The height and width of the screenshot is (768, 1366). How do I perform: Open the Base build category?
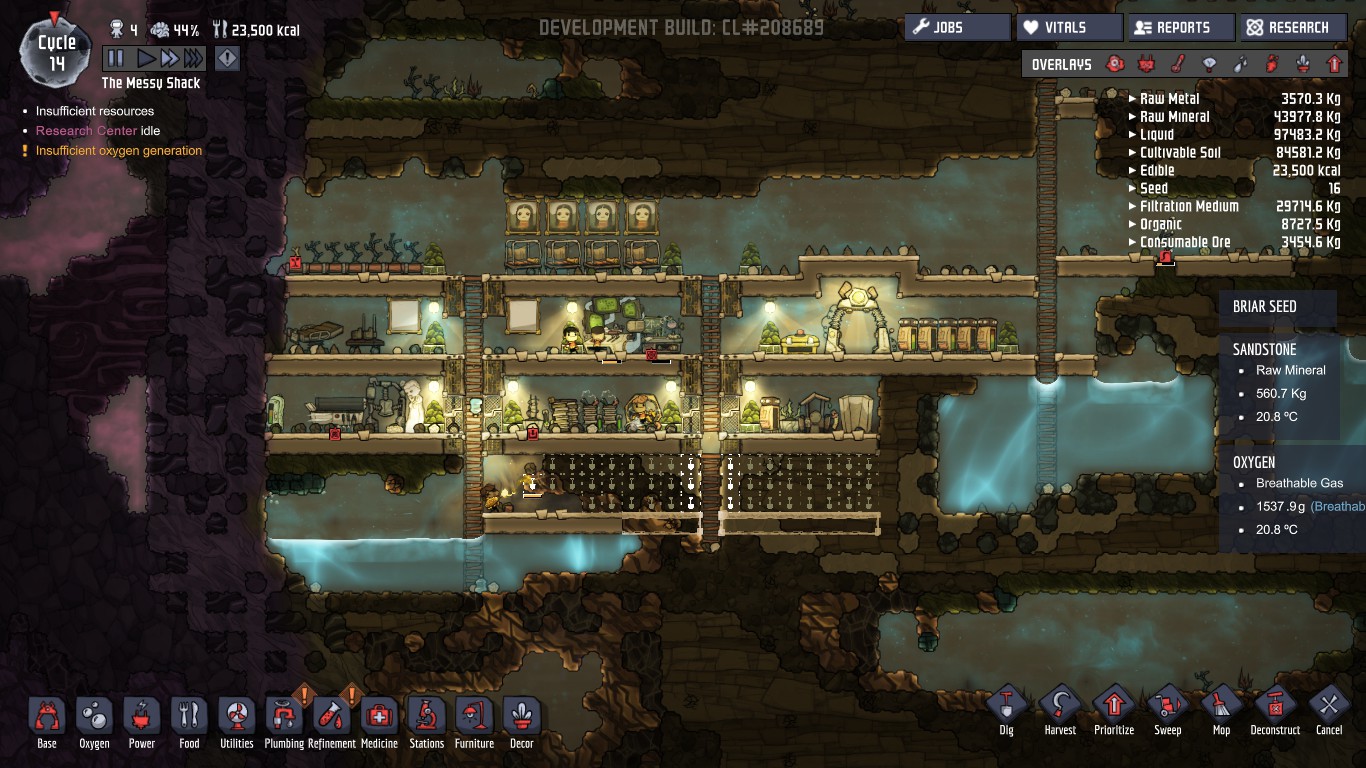(x=47, y=718)
